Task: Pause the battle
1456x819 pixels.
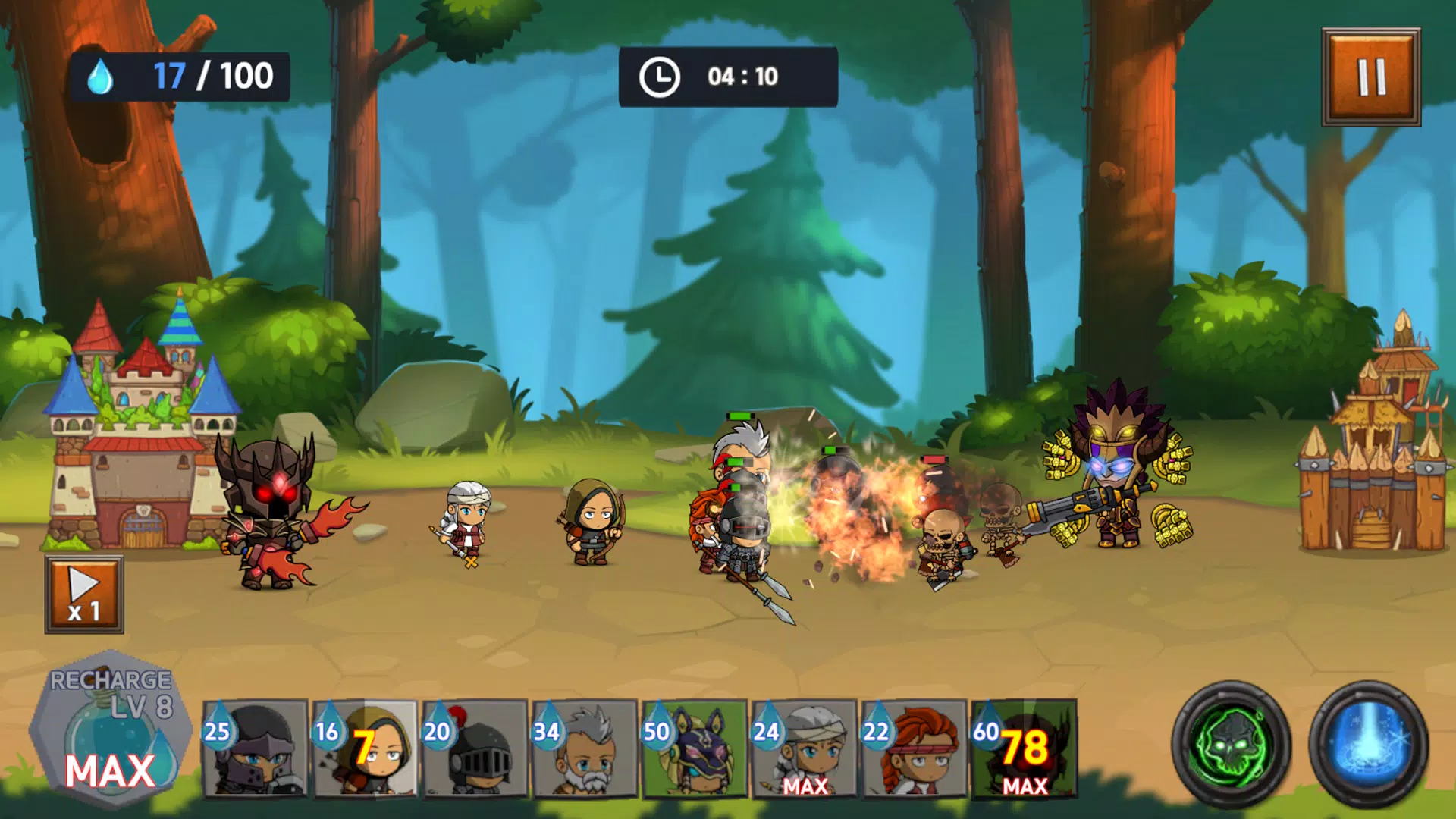Action: pyautogui.click(x=1371, y=77)
